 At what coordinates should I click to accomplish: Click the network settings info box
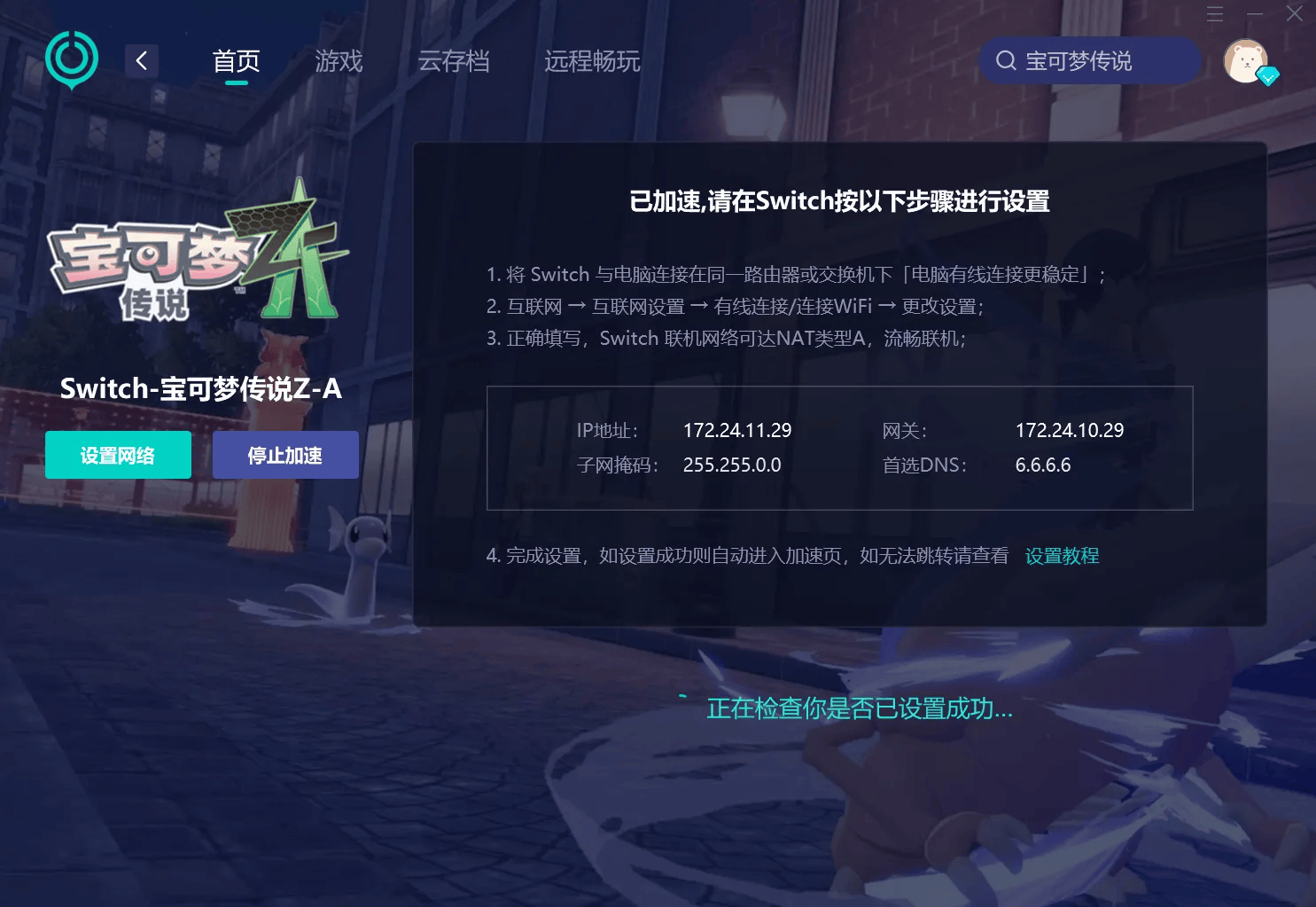[x=840, y=448]
